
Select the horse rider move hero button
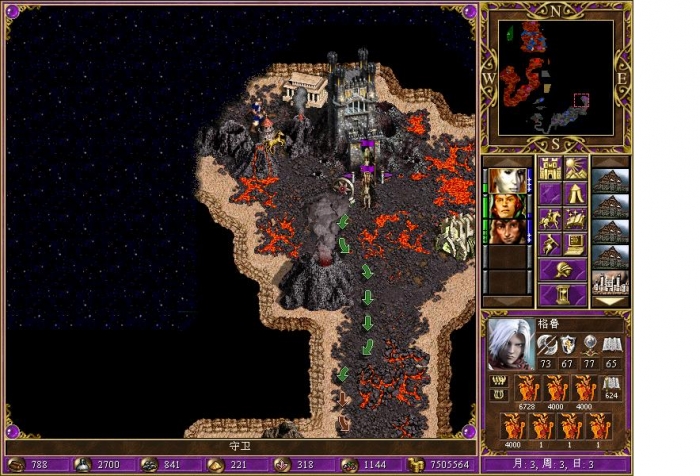[549, 218]
